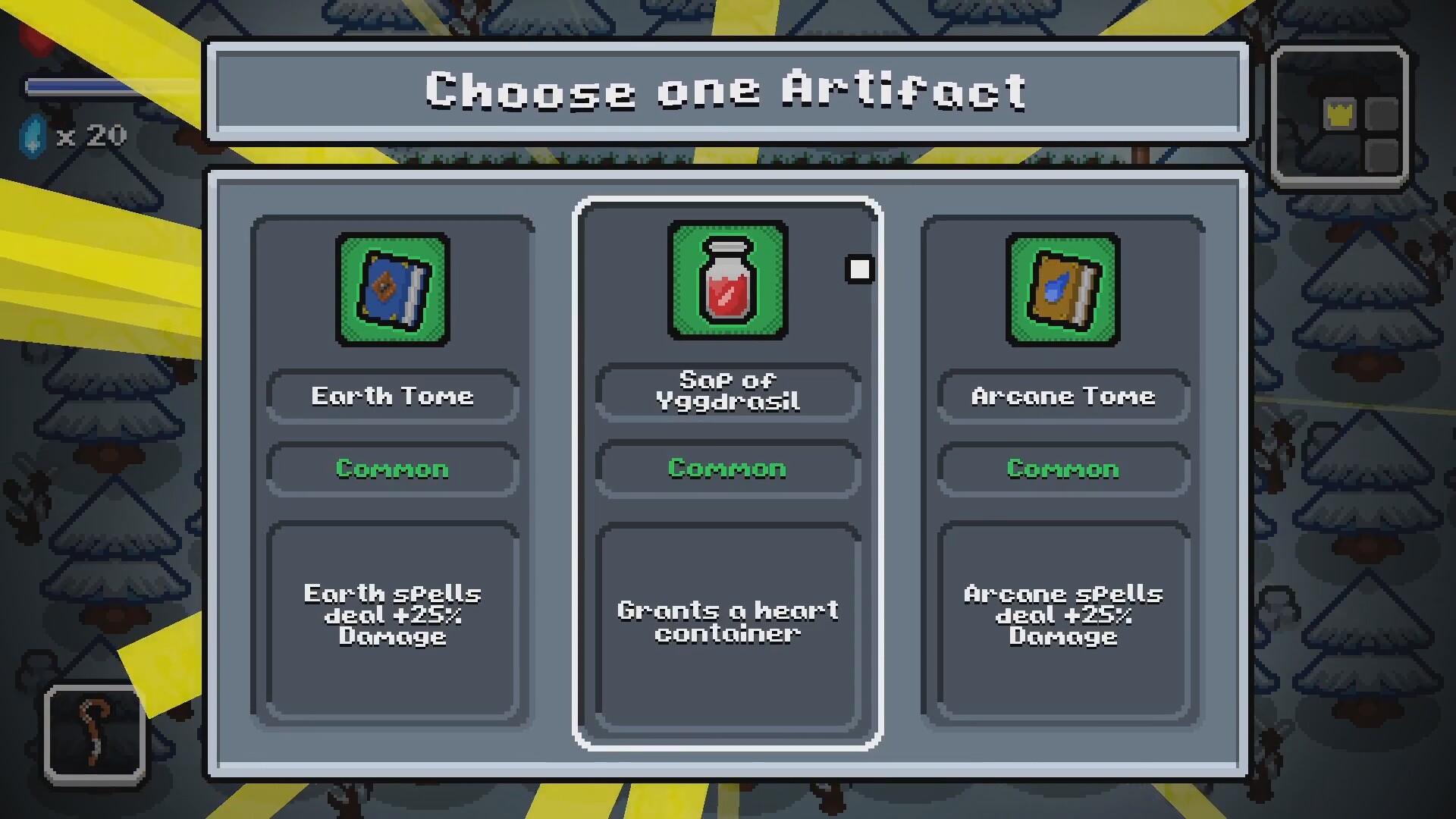Toggle the small white checkbox on the Sap card

pos(860,269)
